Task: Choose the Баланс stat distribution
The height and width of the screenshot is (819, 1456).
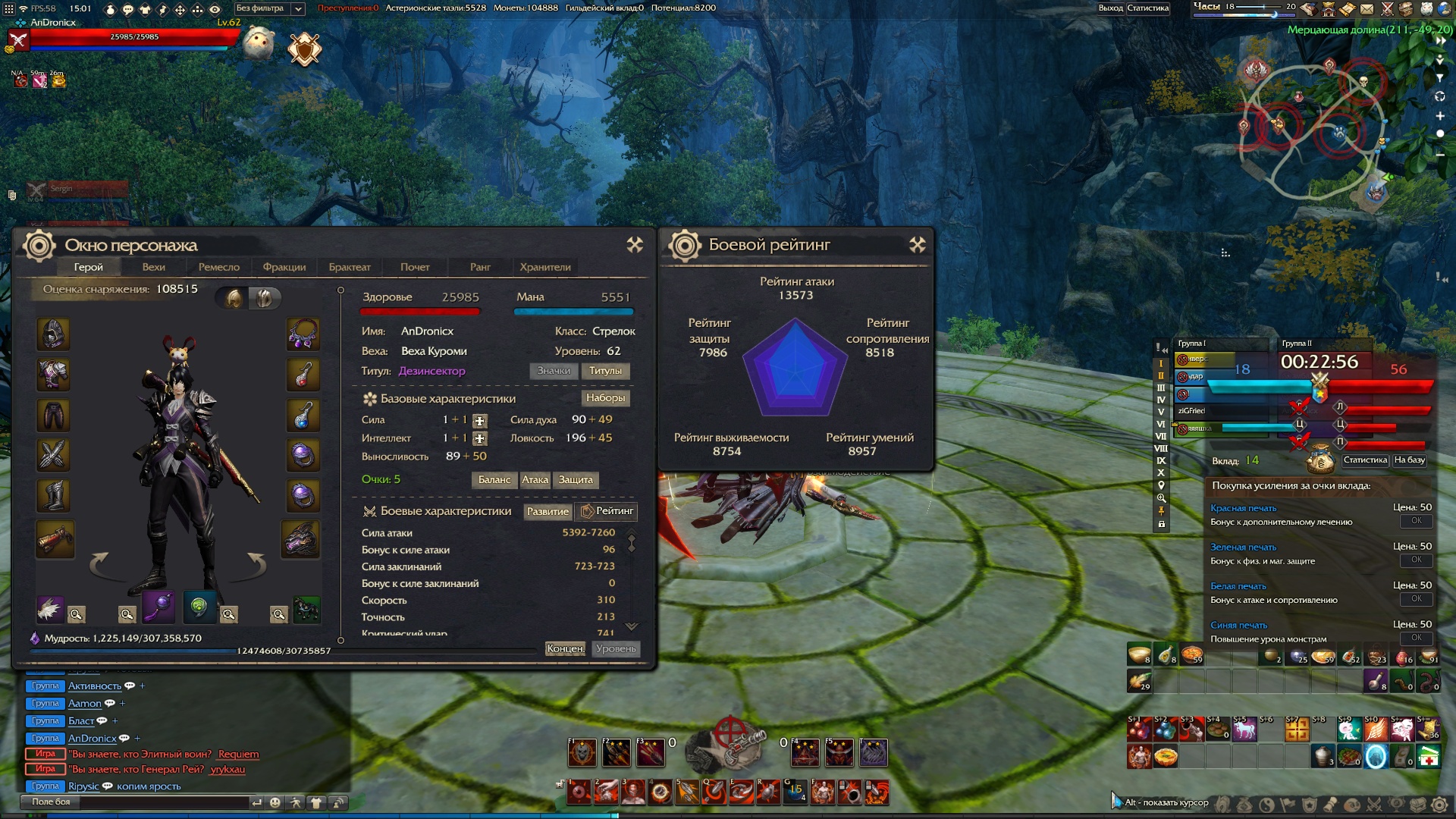Action: pos(494,480)
